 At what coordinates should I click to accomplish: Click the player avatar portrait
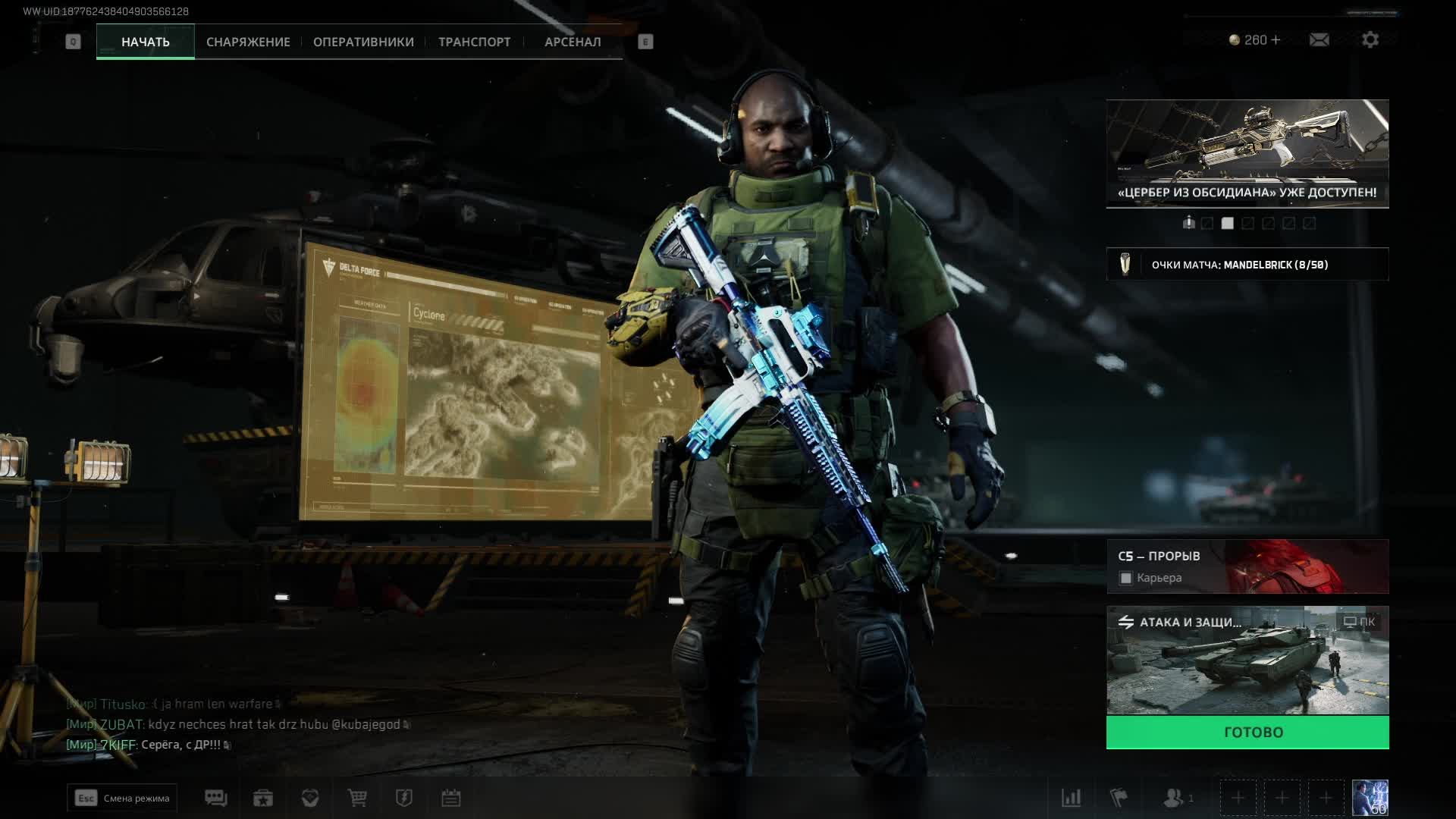point(1370,798)
